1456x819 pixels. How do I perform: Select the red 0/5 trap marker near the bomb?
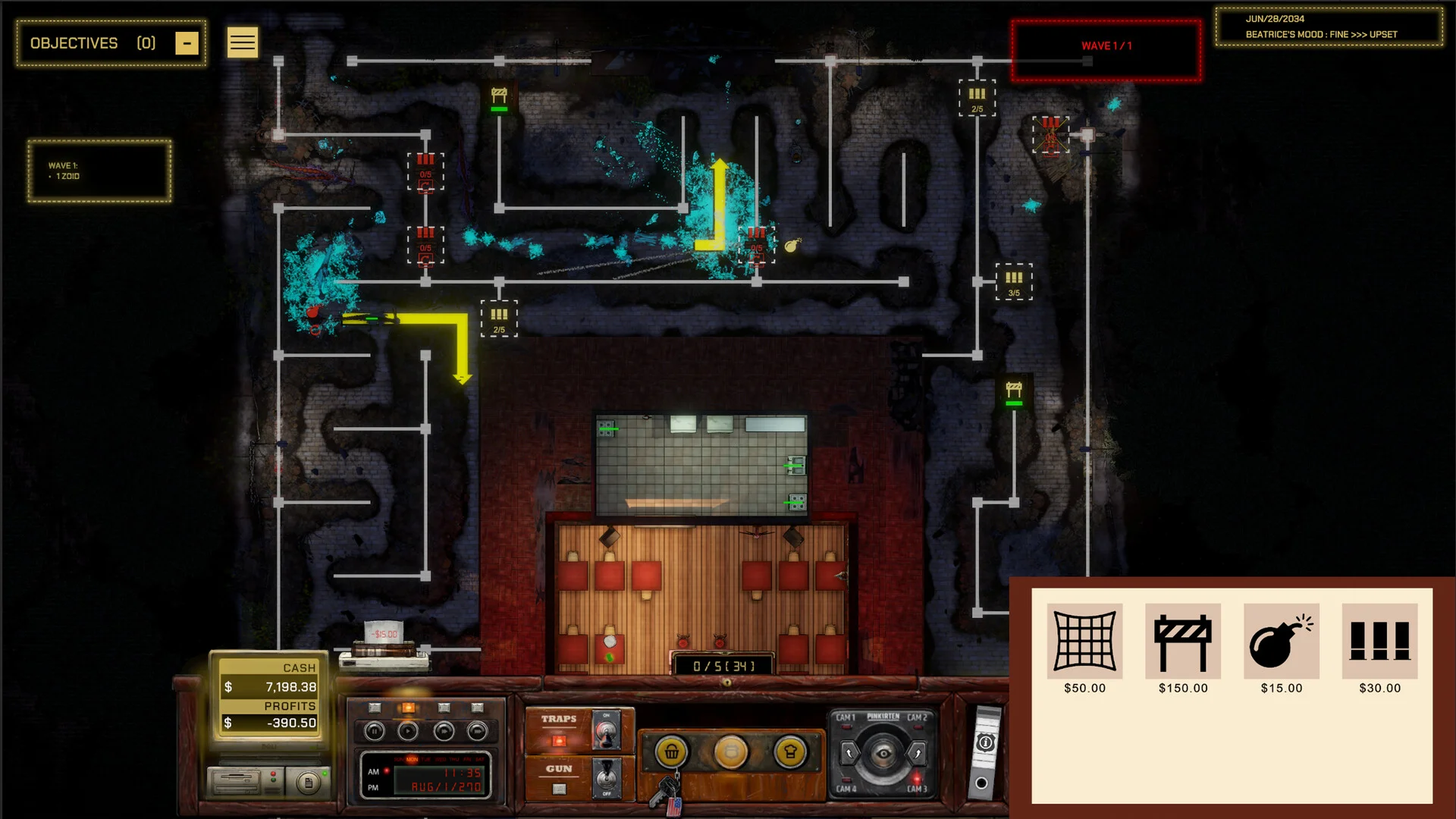click(x=757, y=244)
